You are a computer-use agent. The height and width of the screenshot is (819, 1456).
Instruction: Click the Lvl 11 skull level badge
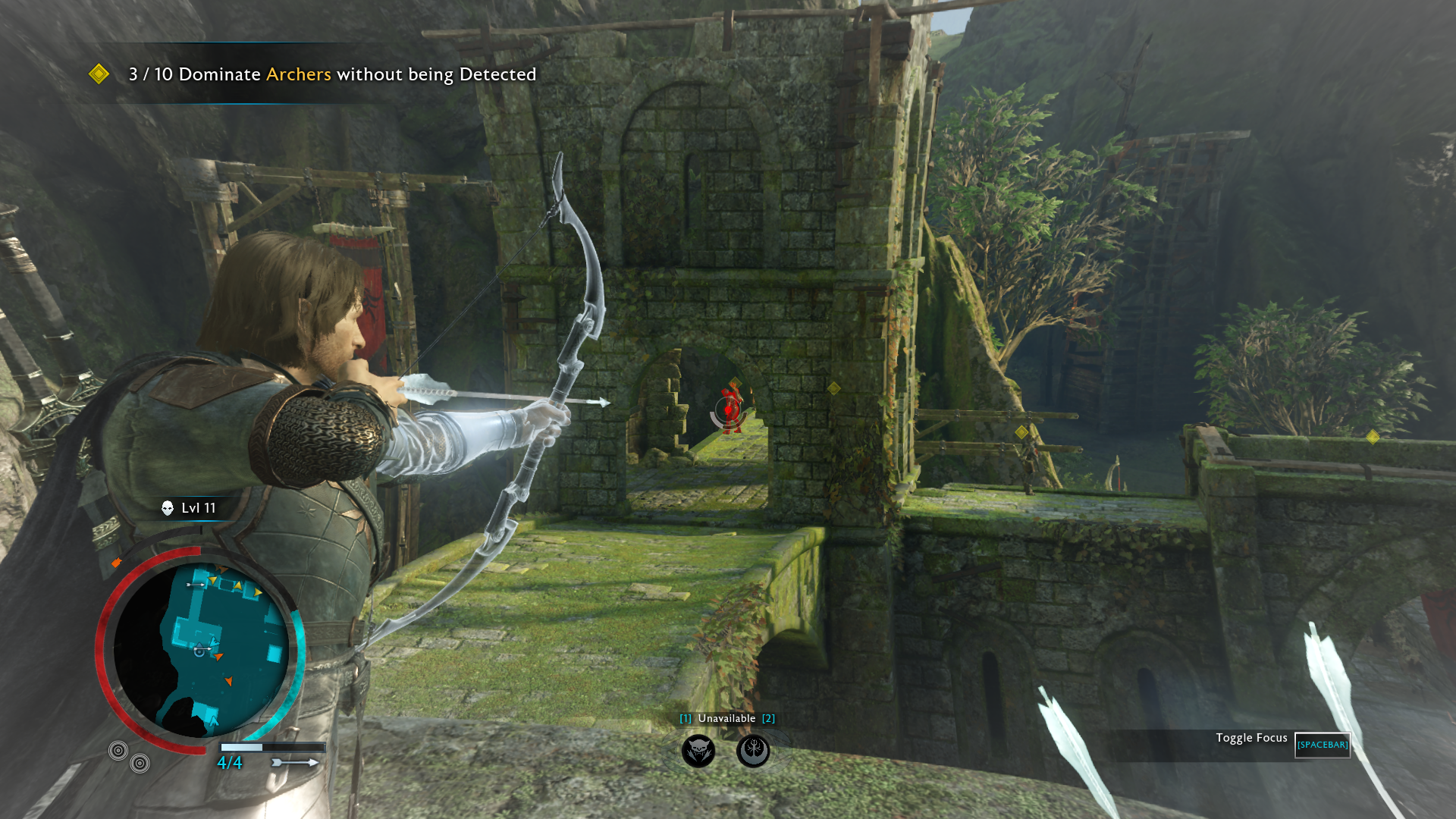click(x=190, y=508)
